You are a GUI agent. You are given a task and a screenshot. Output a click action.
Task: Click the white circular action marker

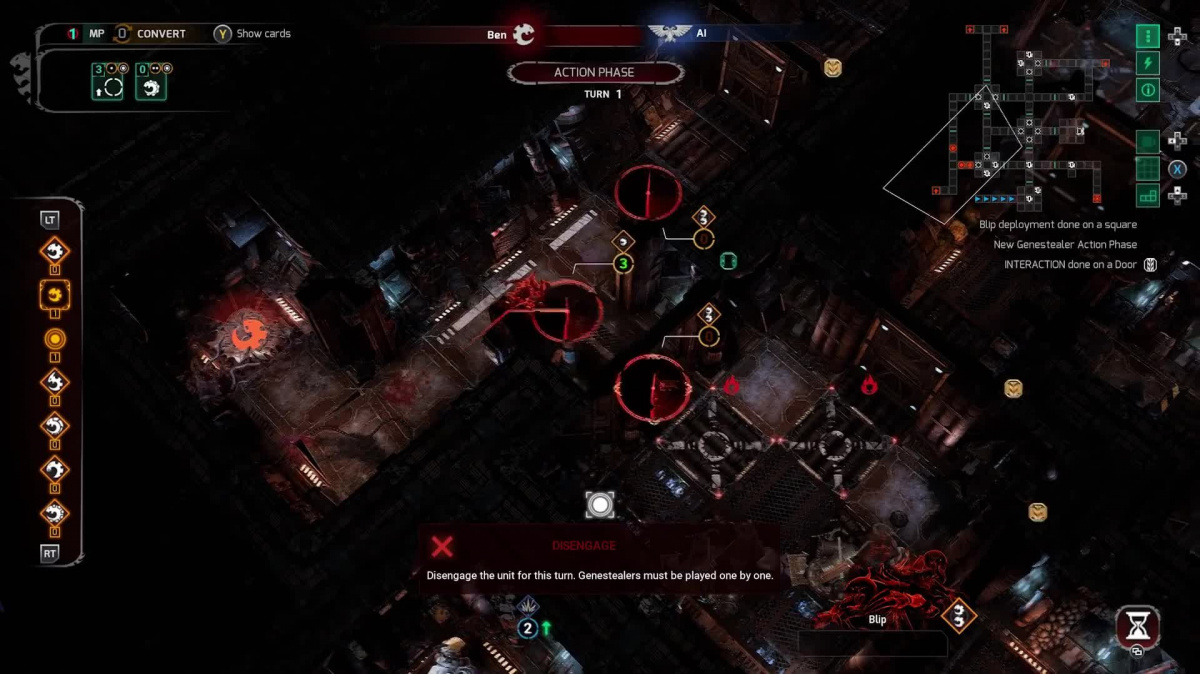click(x=600, y=505)
